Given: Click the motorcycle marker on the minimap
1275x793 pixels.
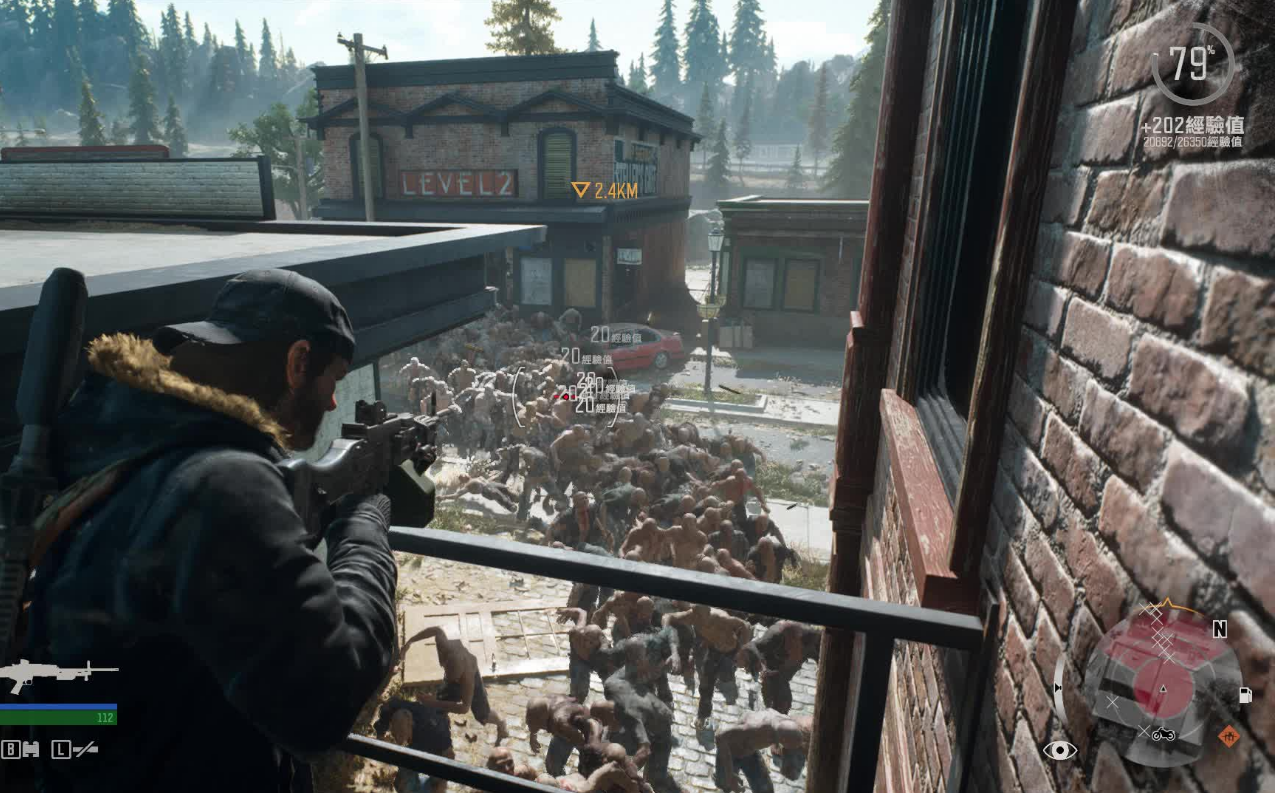Looking at the screenshot, I should (x=1163, y=736).
